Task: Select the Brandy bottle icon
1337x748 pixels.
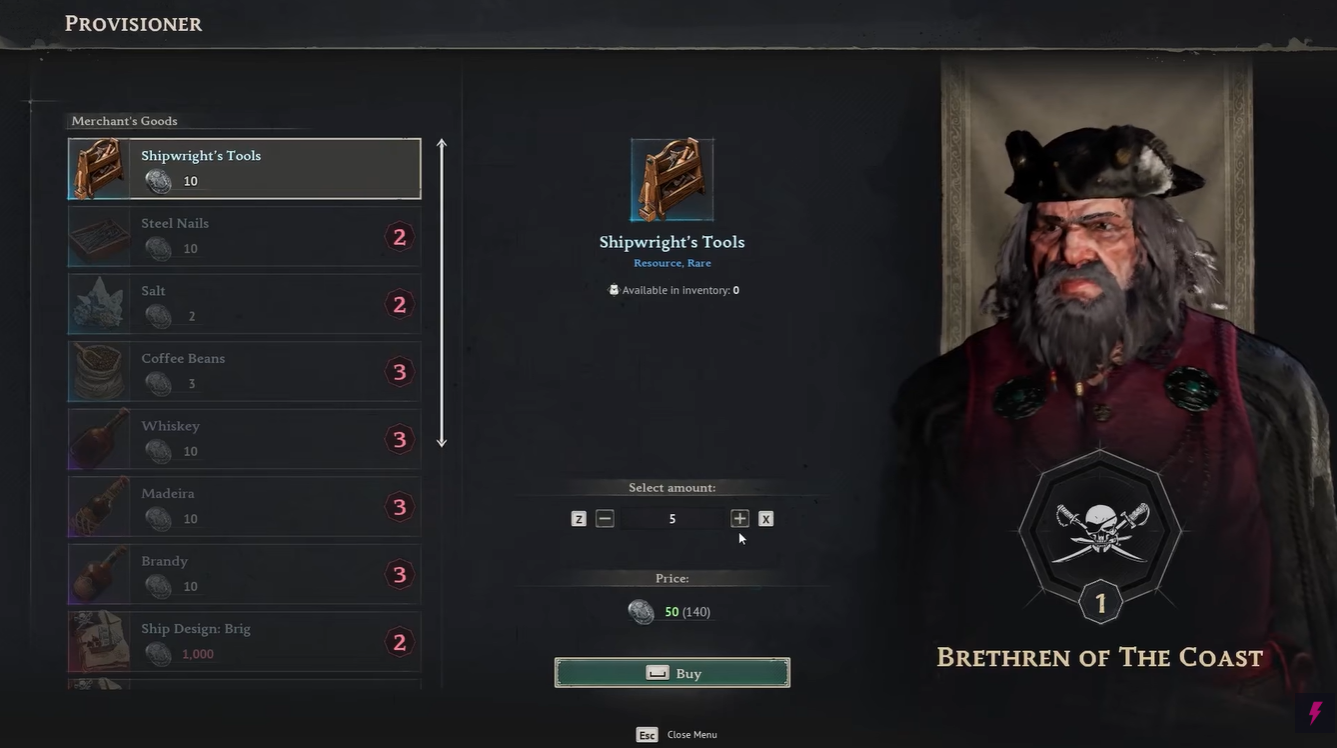Action: click(96, 573)
